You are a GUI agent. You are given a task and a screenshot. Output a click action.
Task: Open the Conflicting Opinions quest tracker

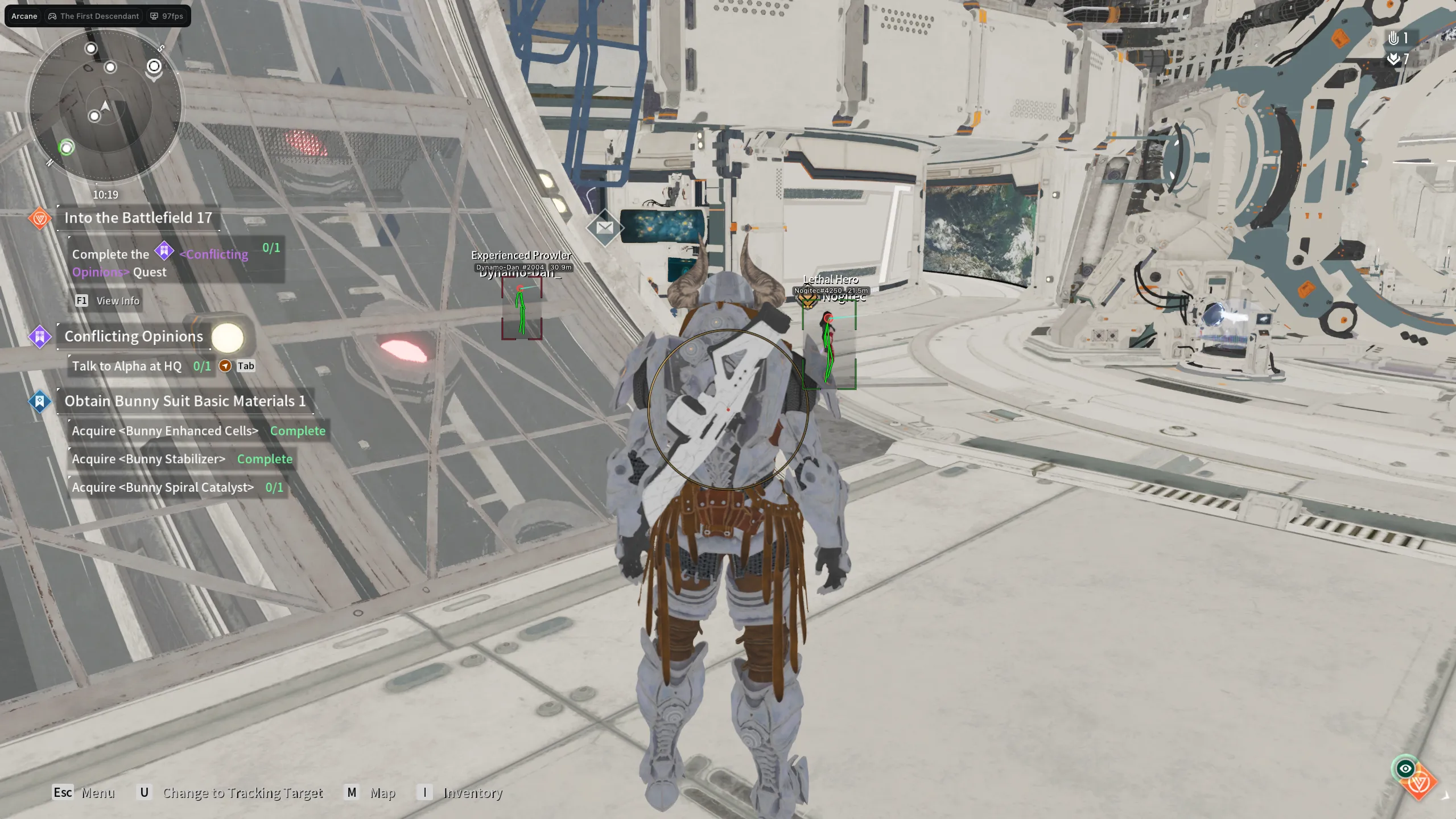[x=134, y=336]
